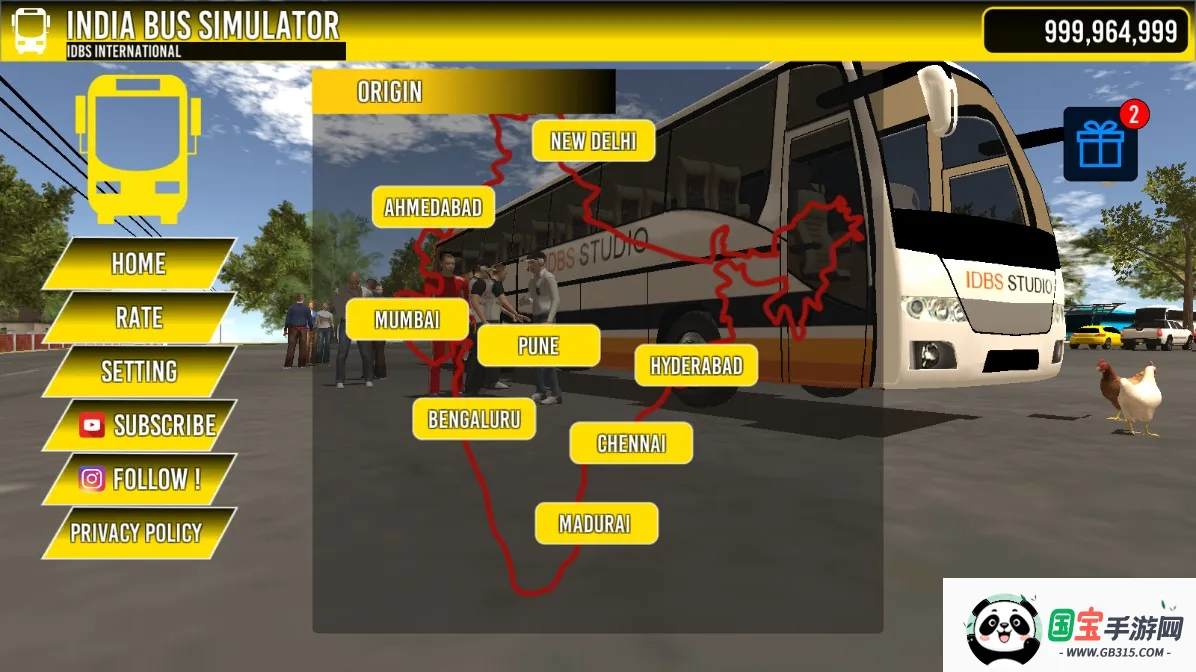The height and width of the screenshot is (672, 1196).
Task: Pick Mumbai as the origin
Action: tap(407, 320)
